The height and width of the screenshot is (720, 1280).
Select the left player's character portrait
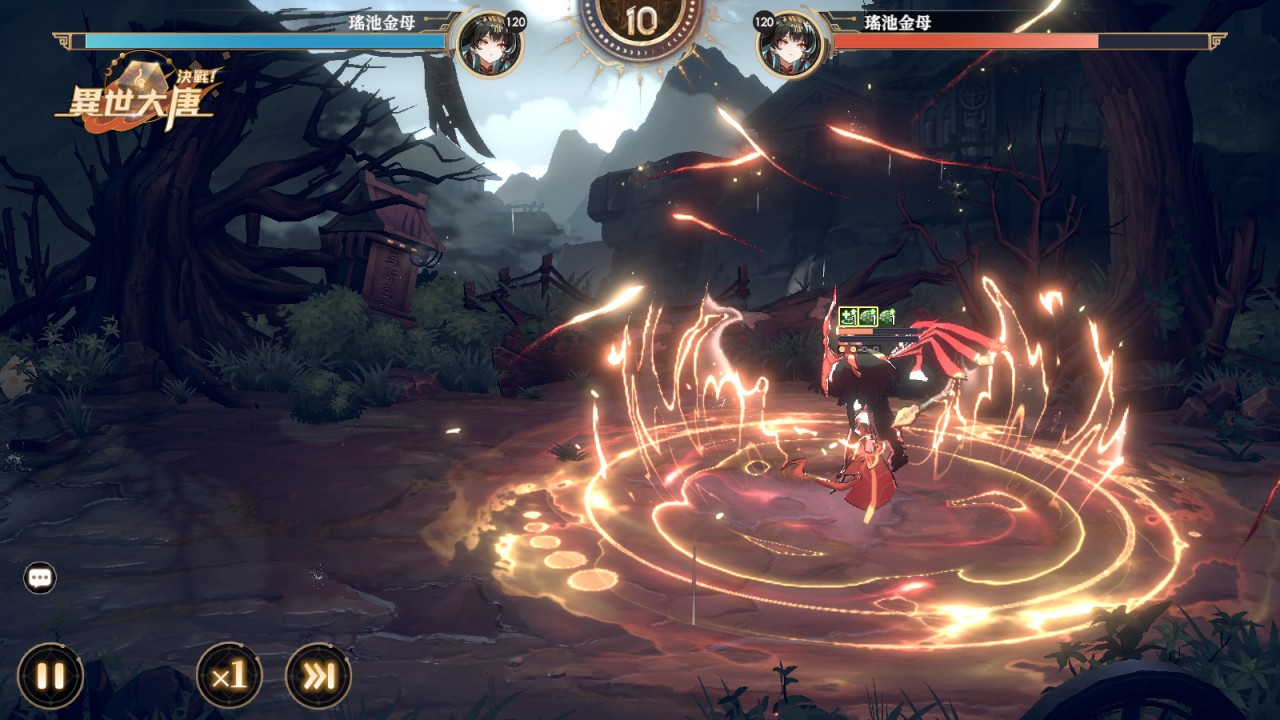tap(488, 45)
